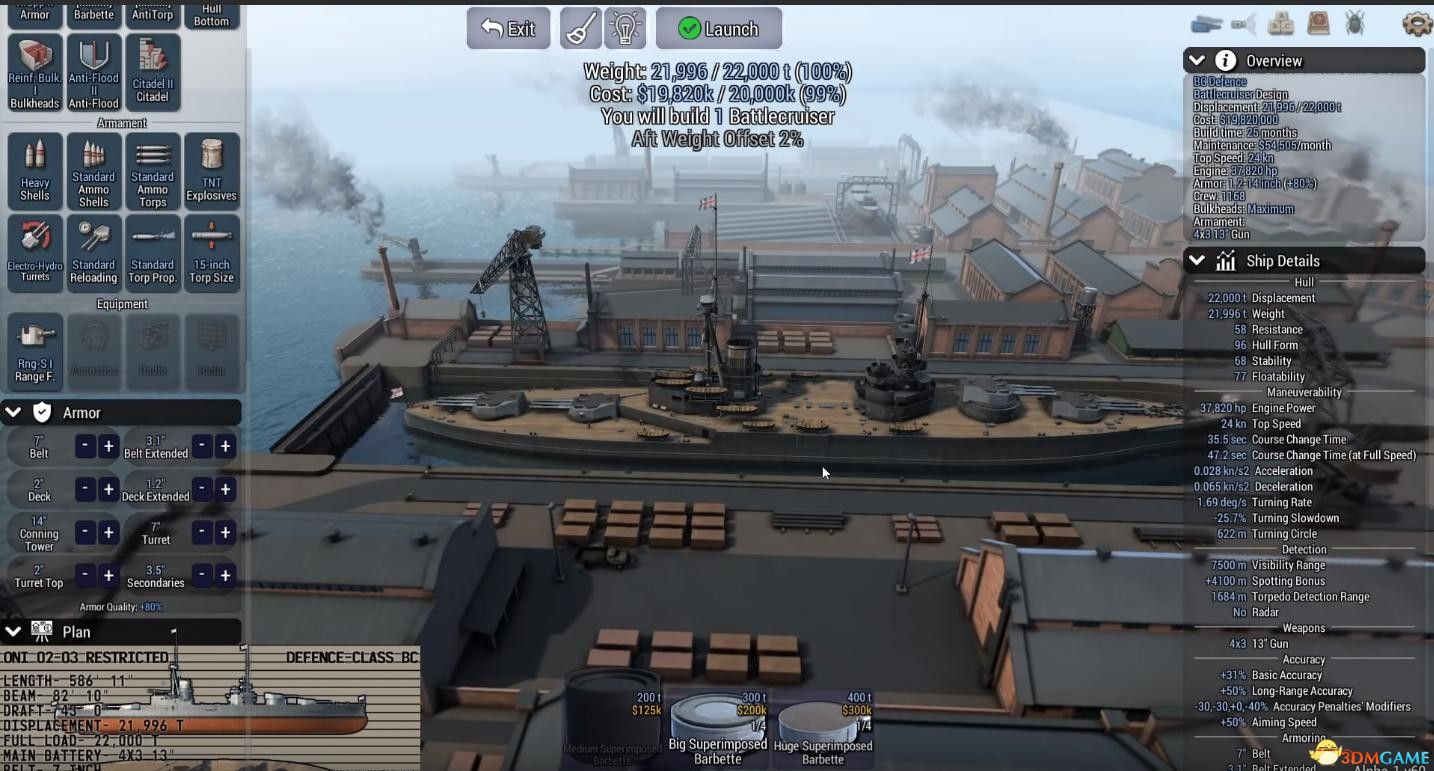Collapse the Ship Details panel
Viewport: 1434px width, 771px height.
[1196, 260]
